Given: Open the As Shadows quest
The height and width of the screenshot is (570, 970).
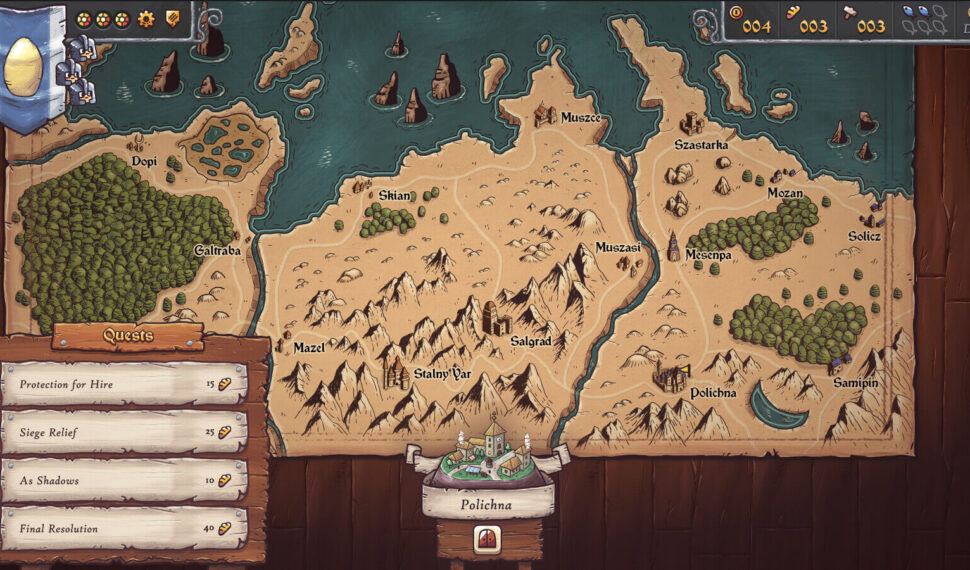Looking at the screenshot, I should pyautogui.click(x=124, y=480).
